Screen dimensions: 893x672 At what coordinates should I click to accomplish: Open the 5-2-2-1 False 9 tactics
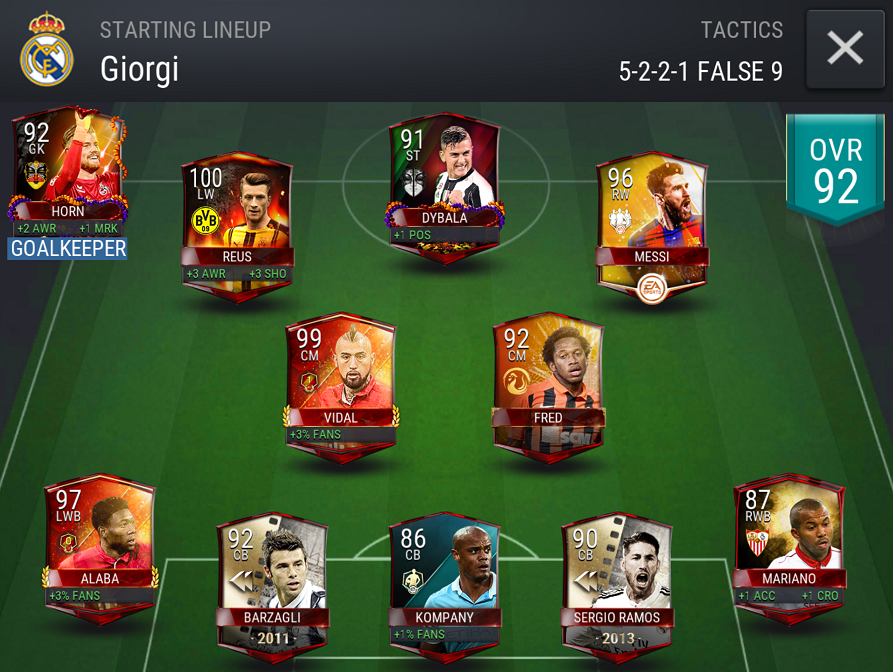click(x=700, y=70)
